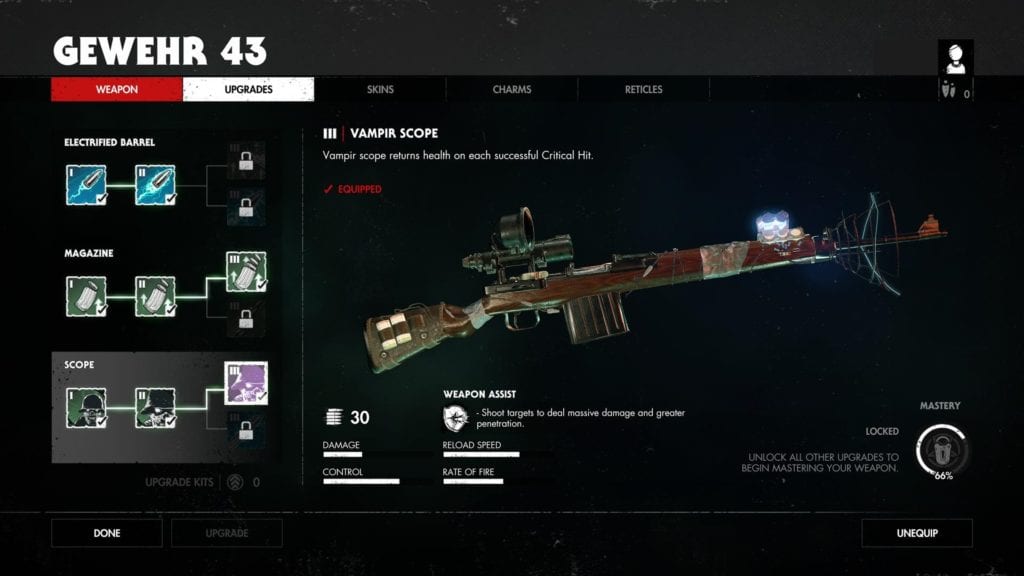1024x576 pixels.
Task: Select the tier III Magazine upgrade
Action: click(x=245, y=272)
